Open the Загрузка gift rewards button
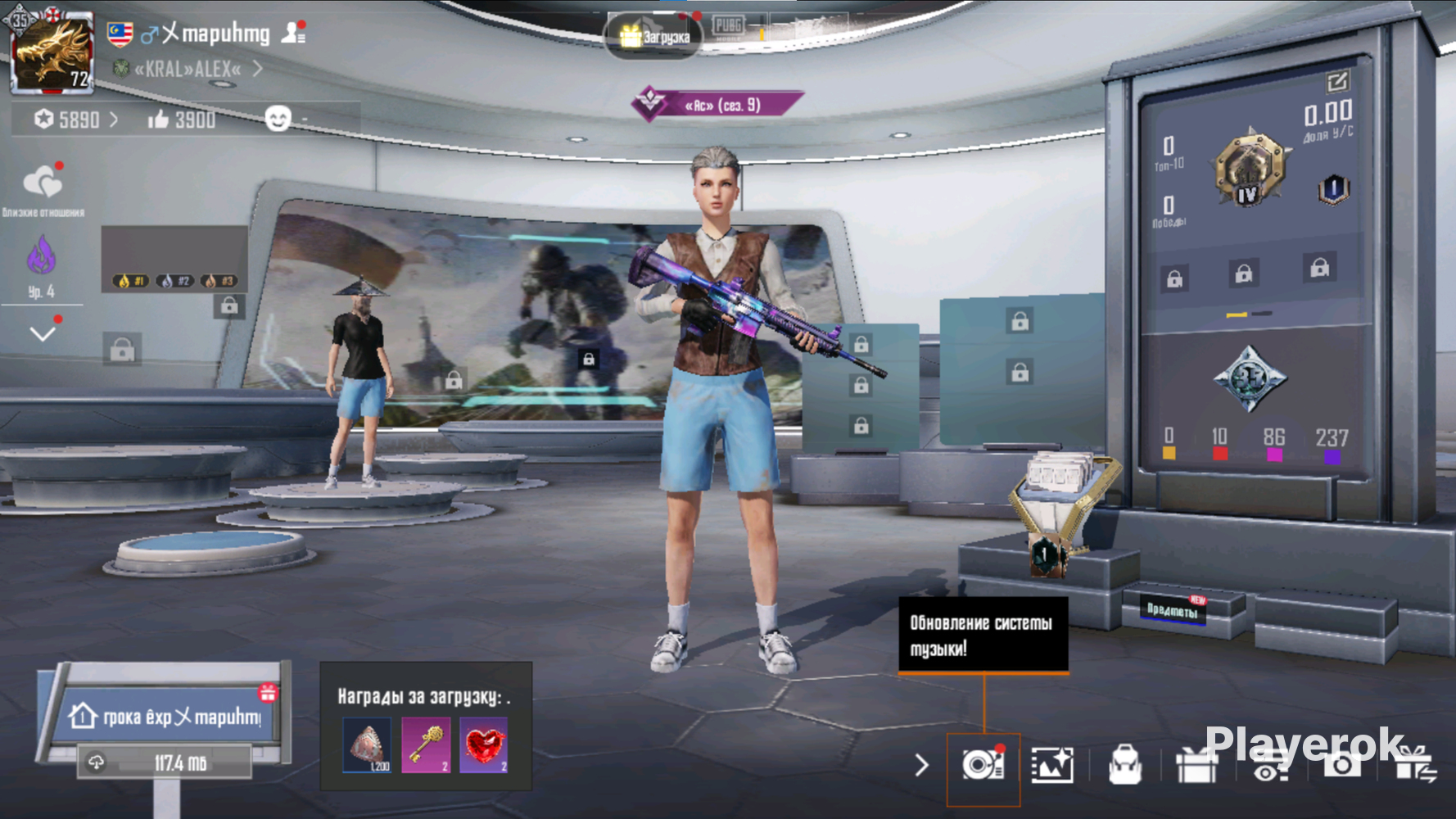The width and height of the screenshot is (1456, 819). coord(653,36)
